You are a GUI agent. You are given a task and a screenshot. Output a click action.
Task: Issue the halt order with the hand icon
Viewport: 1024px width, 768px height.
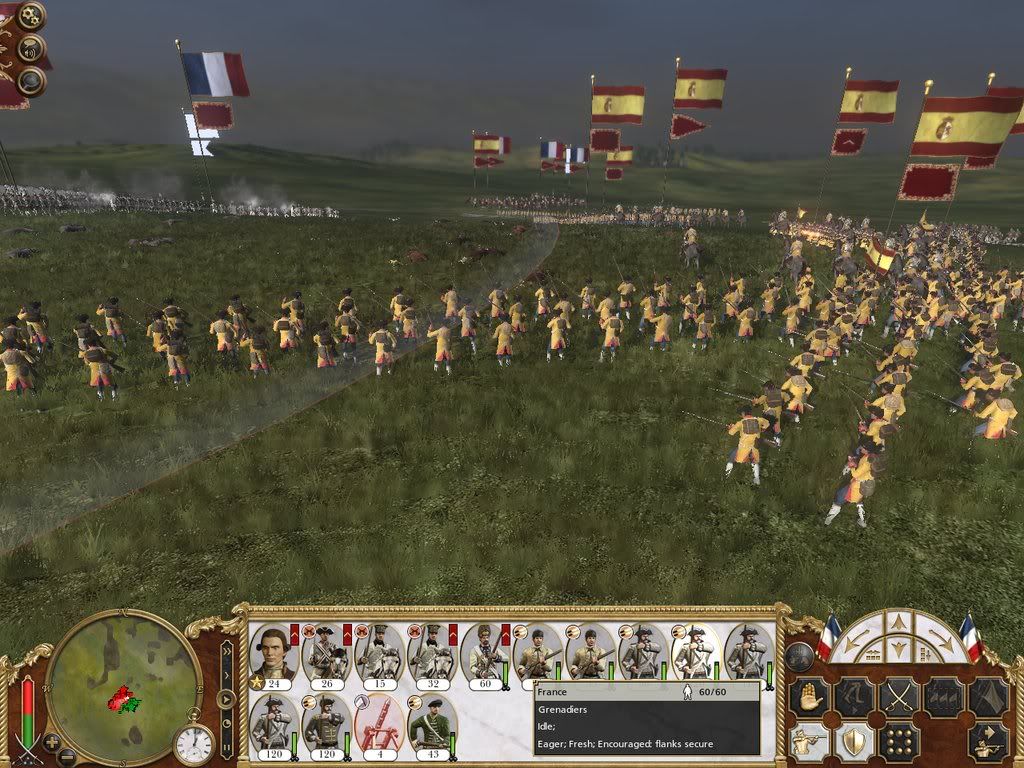[x=809, y=697]
